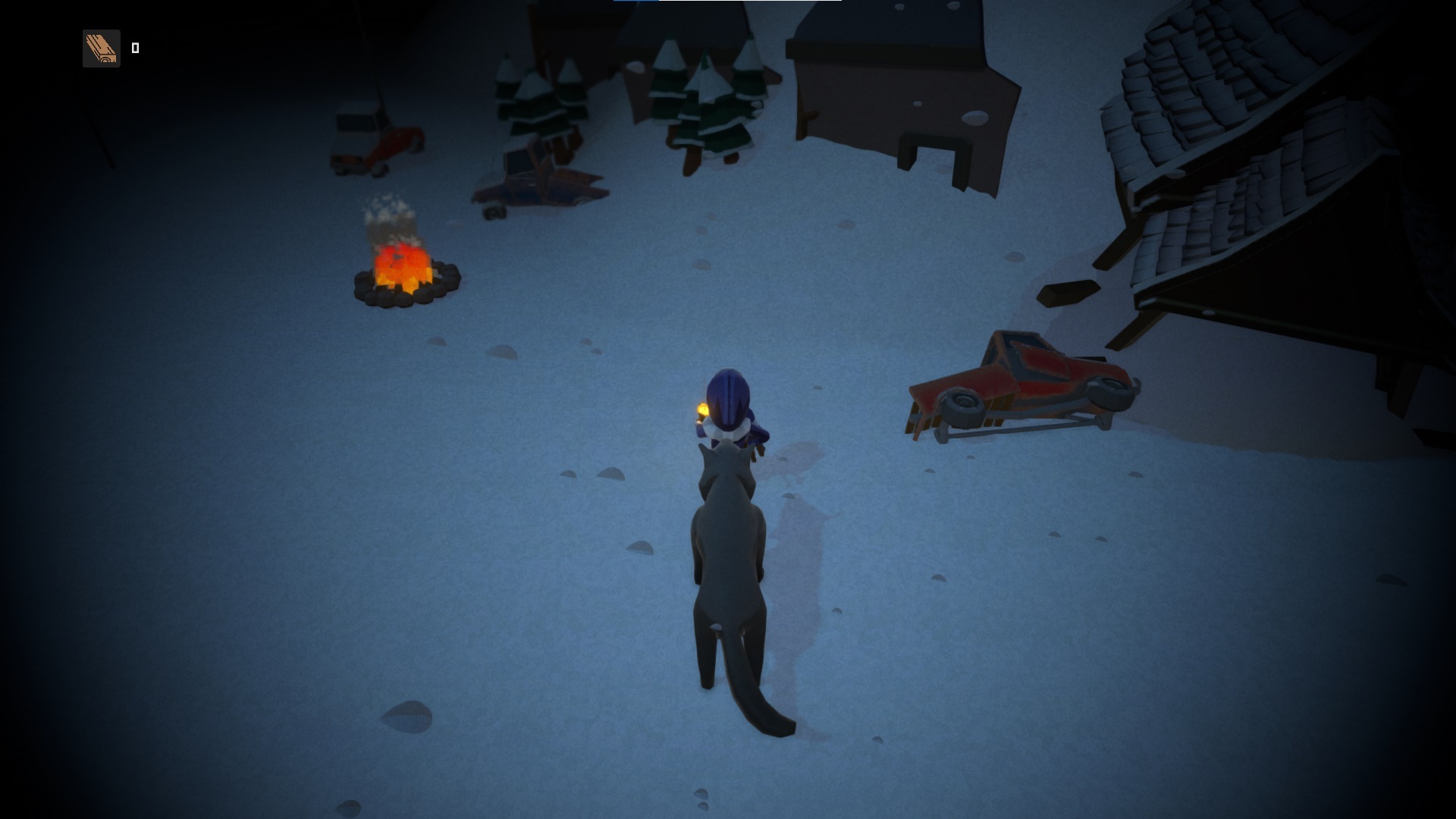This screenshot has height=819, width=1456.
Task: Click the wood plank inventory icon
Action: (x=102, y=48)
